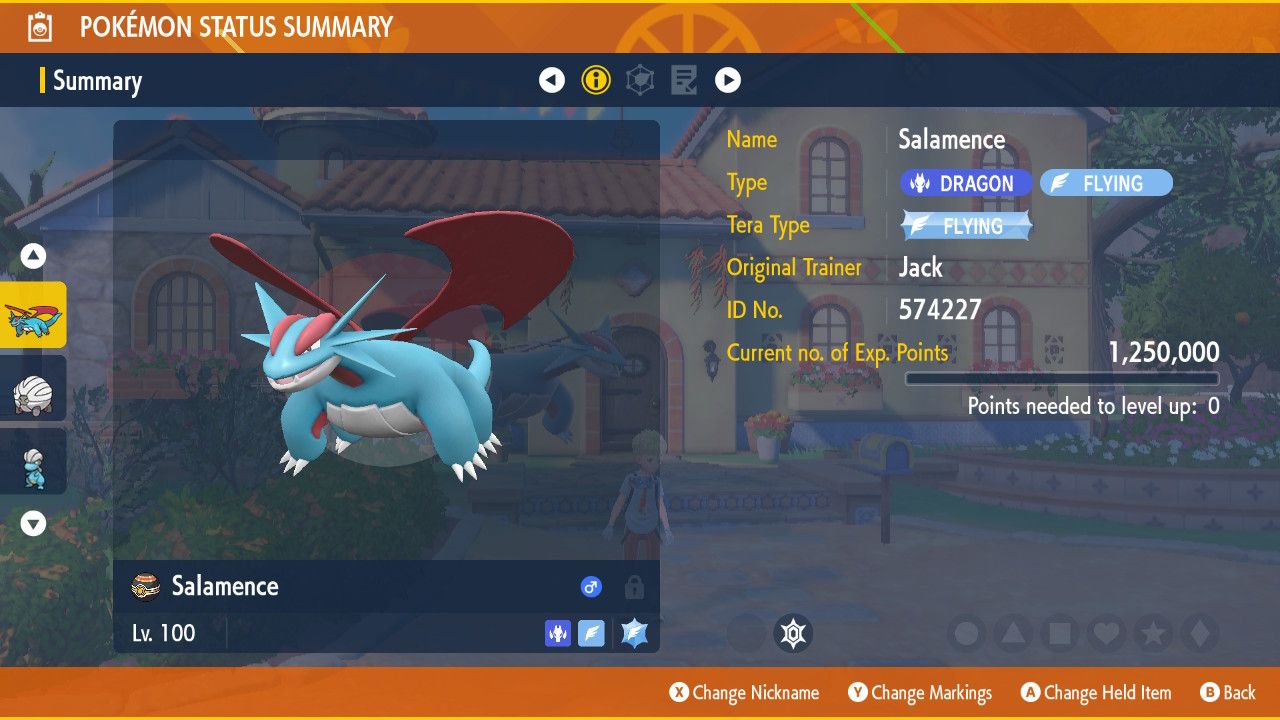1280x720 pixels.
Task: Open the memo notes tab
Action: pos(684,80)
